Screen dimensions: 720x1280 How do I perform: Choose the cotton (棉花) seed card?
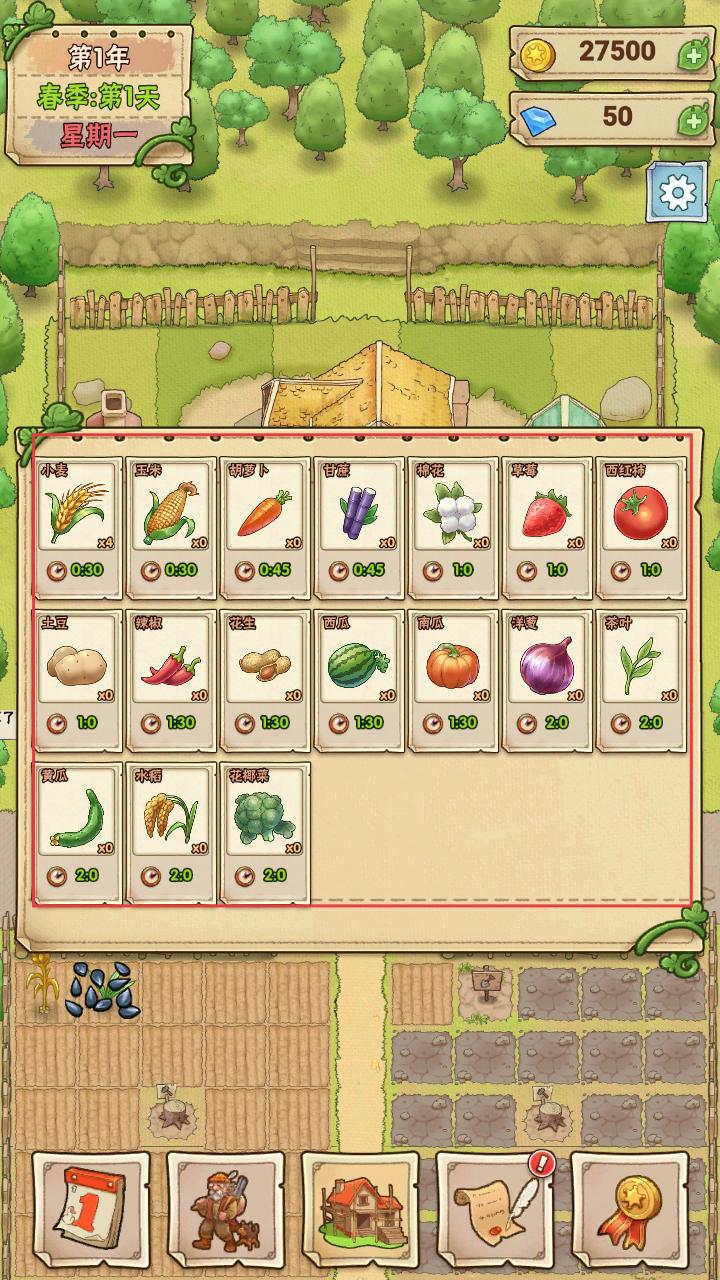click(453, 520)
